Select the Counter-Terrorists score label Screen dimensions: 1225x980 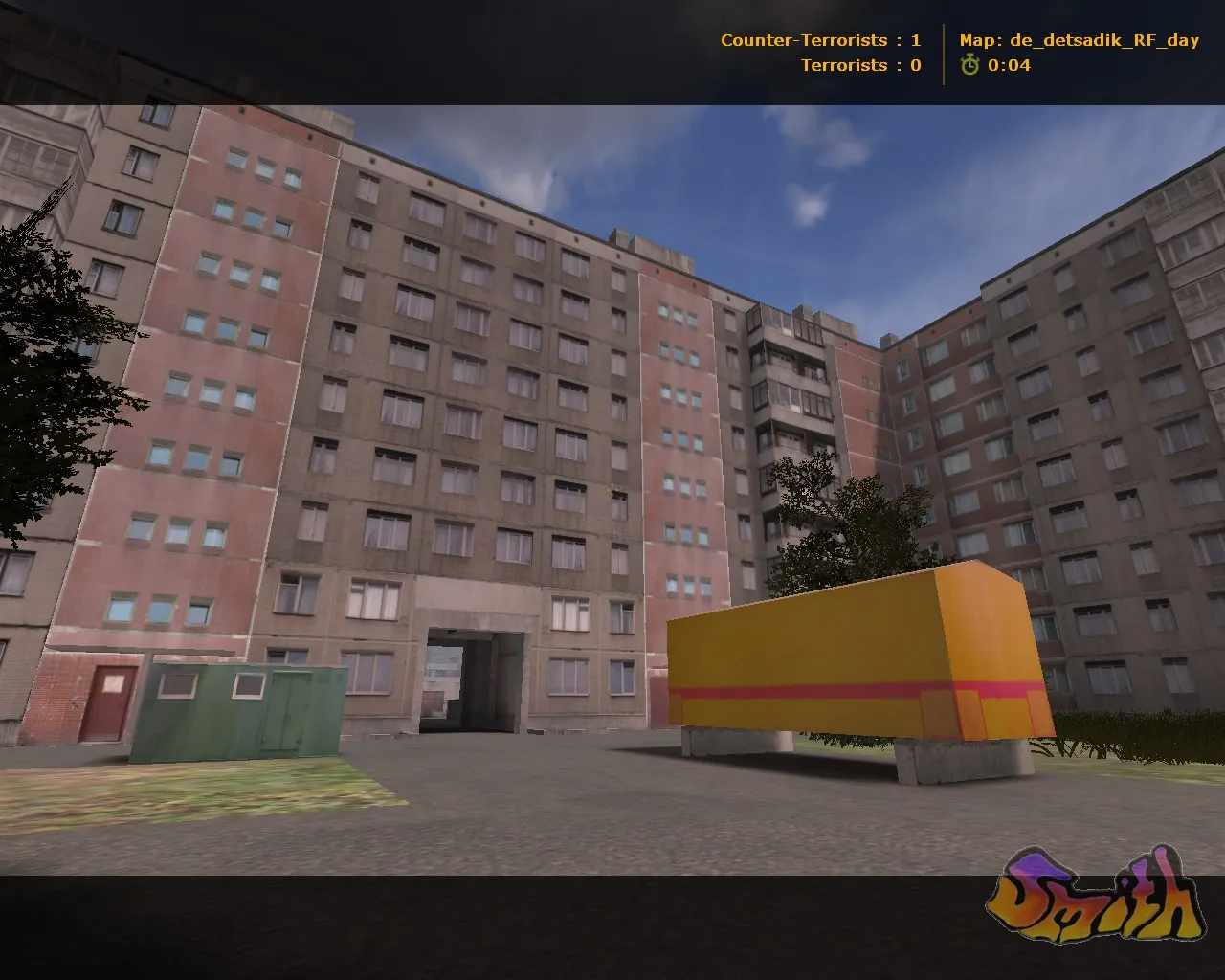point(804,40)
